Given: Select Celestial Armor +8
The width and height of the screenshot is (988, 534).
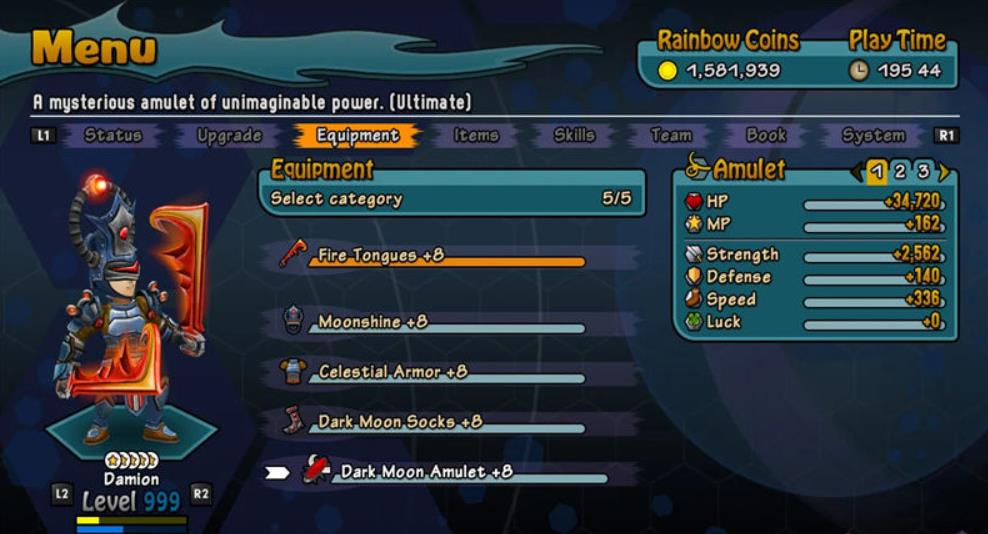Looking at the screenshot, I should [392, 372].
